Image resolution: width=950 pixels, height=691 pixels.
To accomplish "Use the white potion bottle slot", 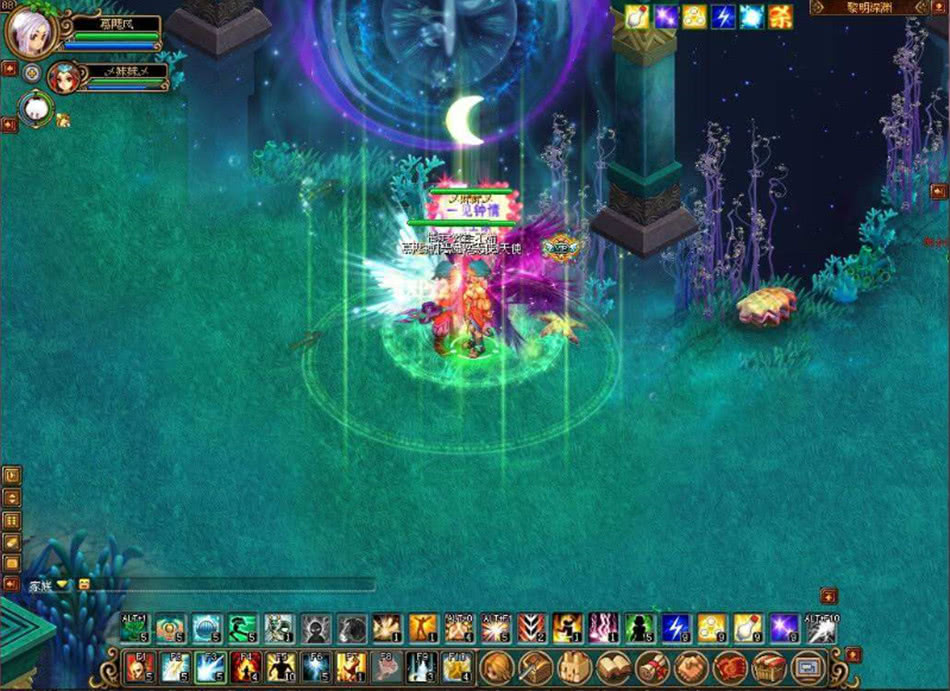I will [748, 628].
